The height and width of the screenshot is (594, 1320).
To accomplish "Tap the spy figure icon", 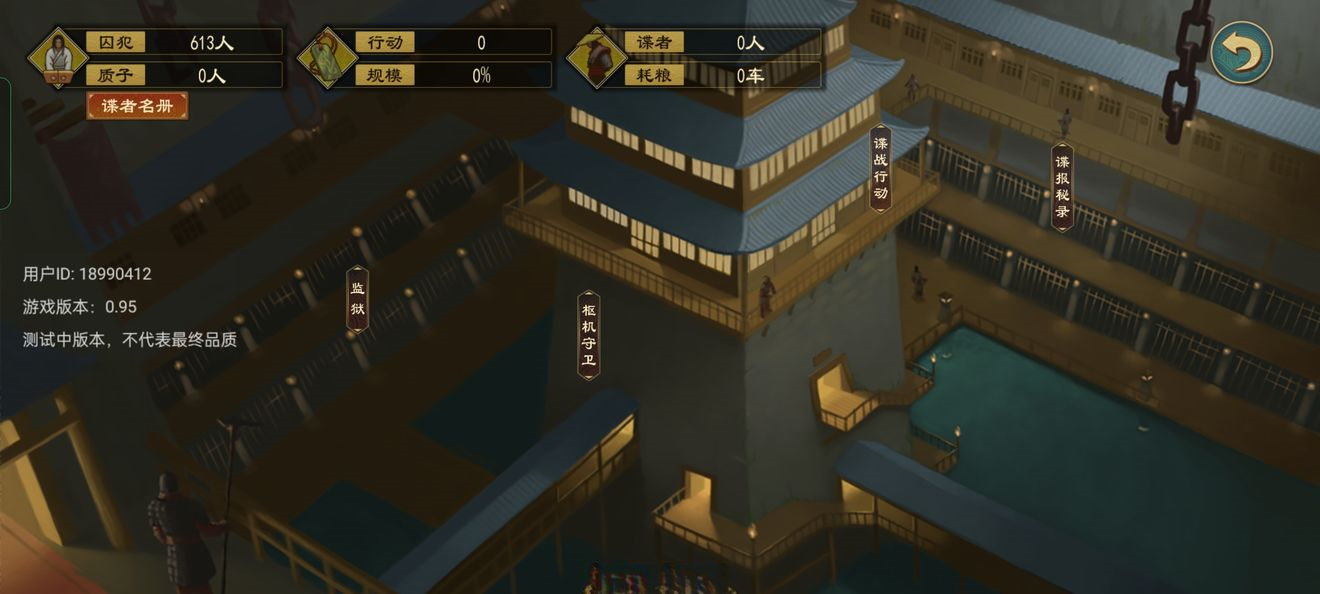I will click(597, 57).
